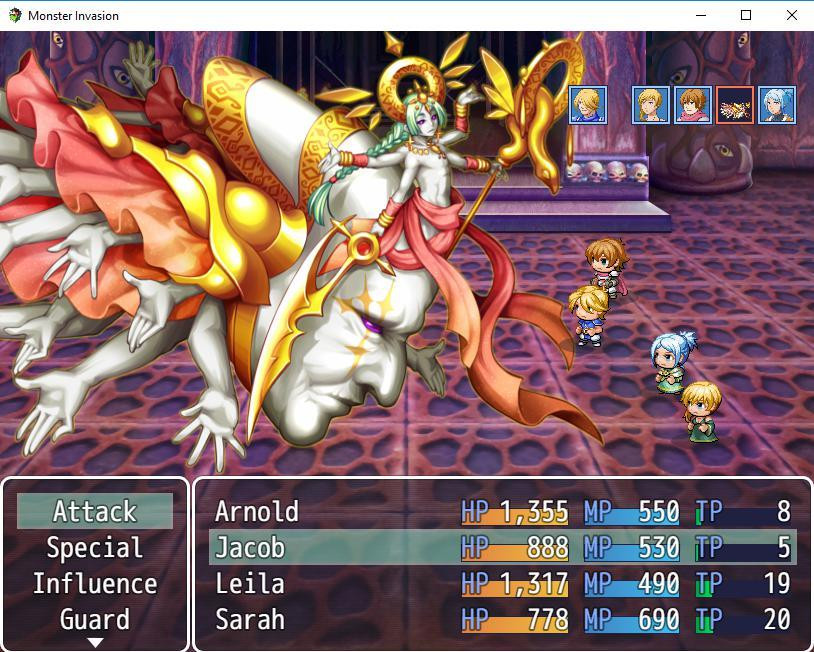Screen dimensions: 814x652
Task: Minimize the game window
Action: [x=699, y=15]
